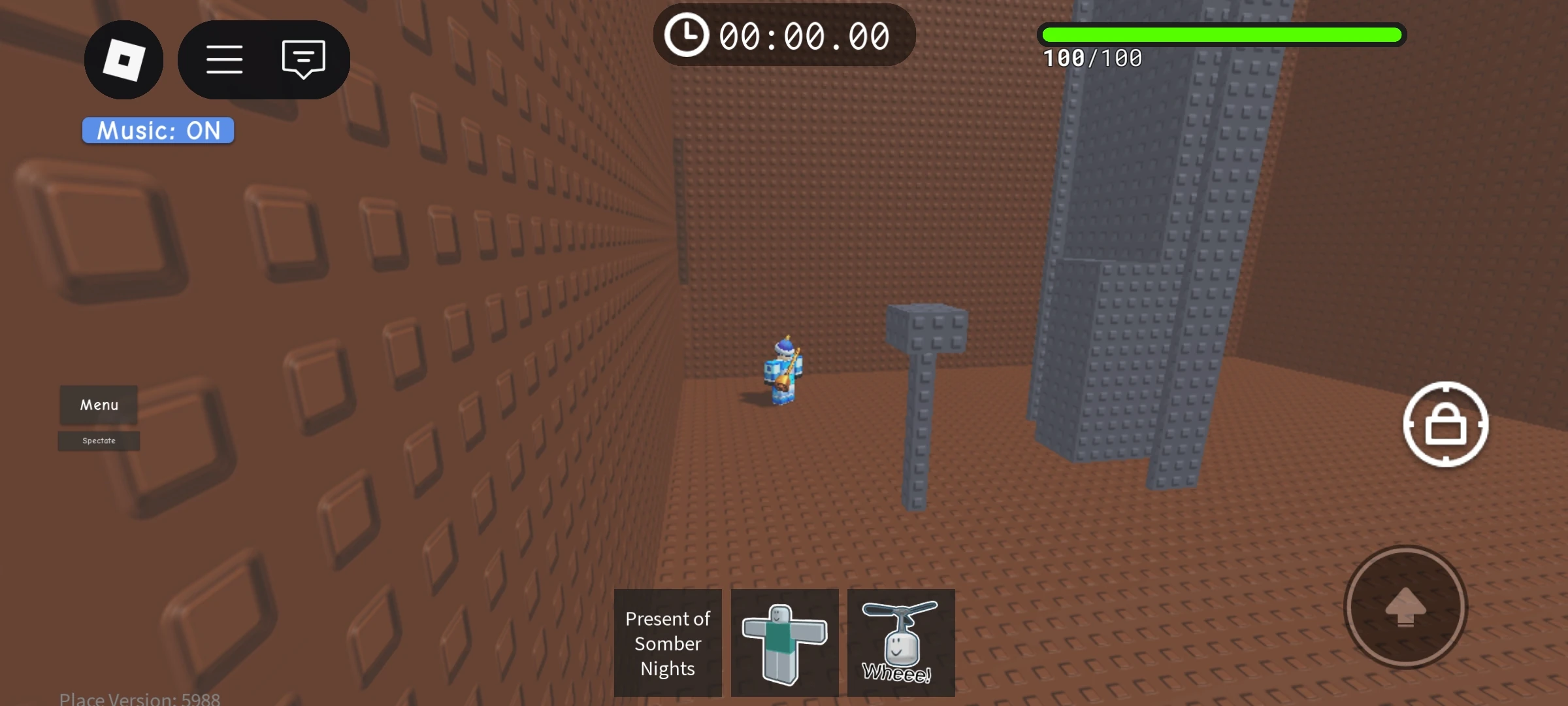Tap the 00:00.00 timer display
This screenshot has height=706, width=1568.
click(x=804, y=36)
